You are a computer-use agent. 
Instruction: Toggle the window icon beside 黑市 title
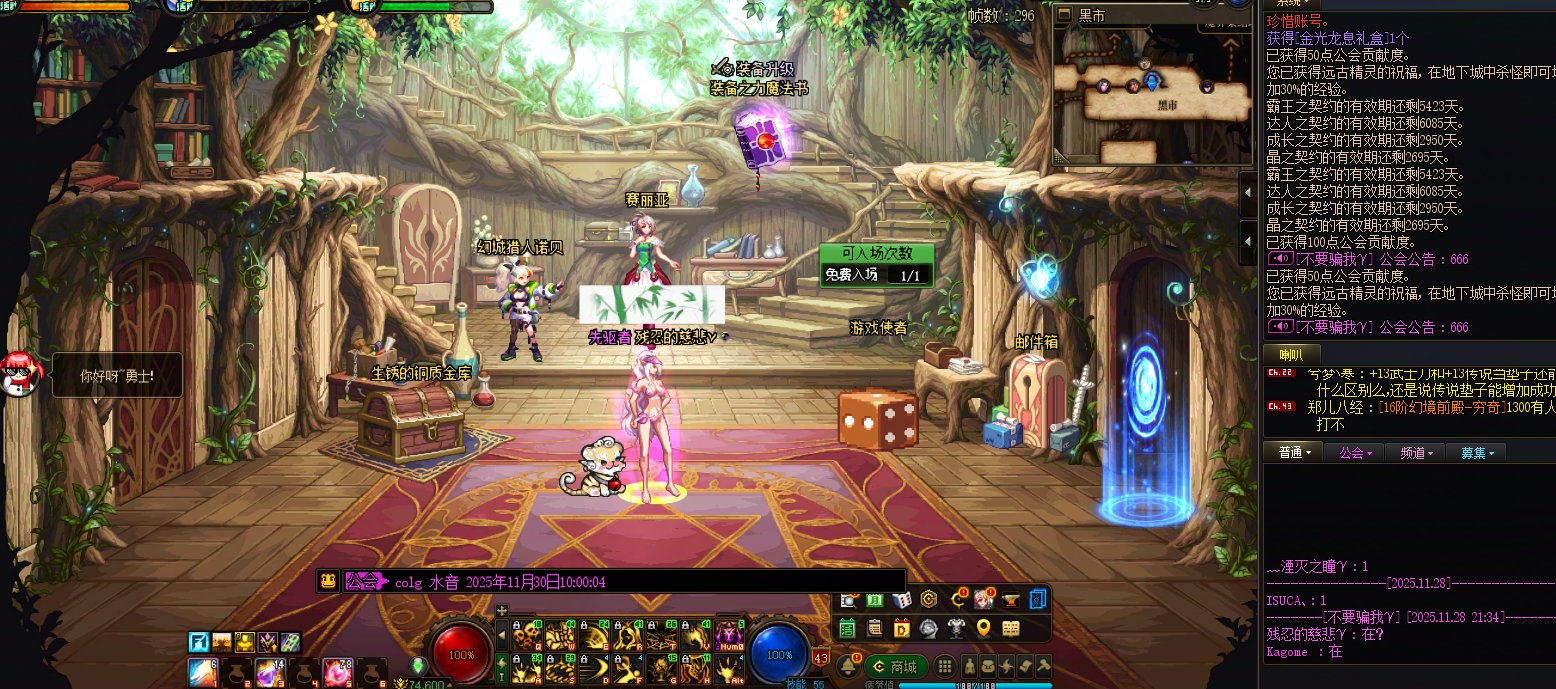1066,14
